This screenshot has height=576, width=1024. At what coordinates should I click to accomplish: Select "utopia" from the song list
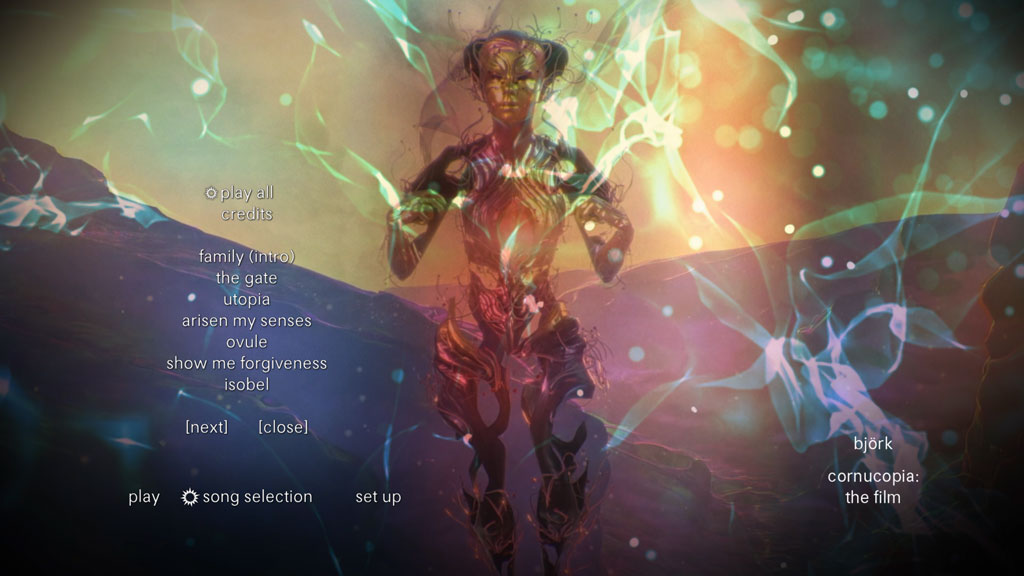[247, 299]
